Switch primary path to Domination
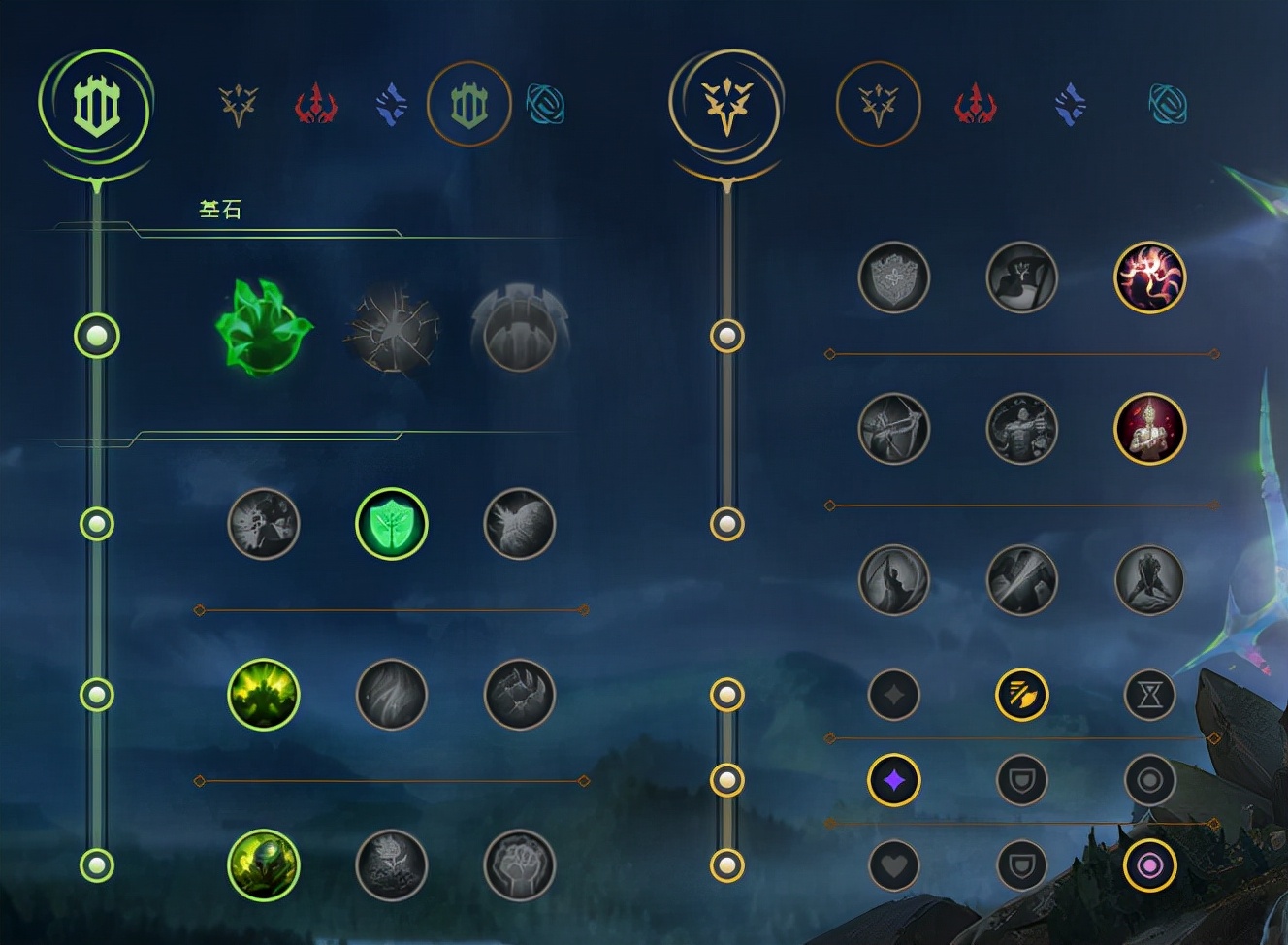 tap(315, 104)
